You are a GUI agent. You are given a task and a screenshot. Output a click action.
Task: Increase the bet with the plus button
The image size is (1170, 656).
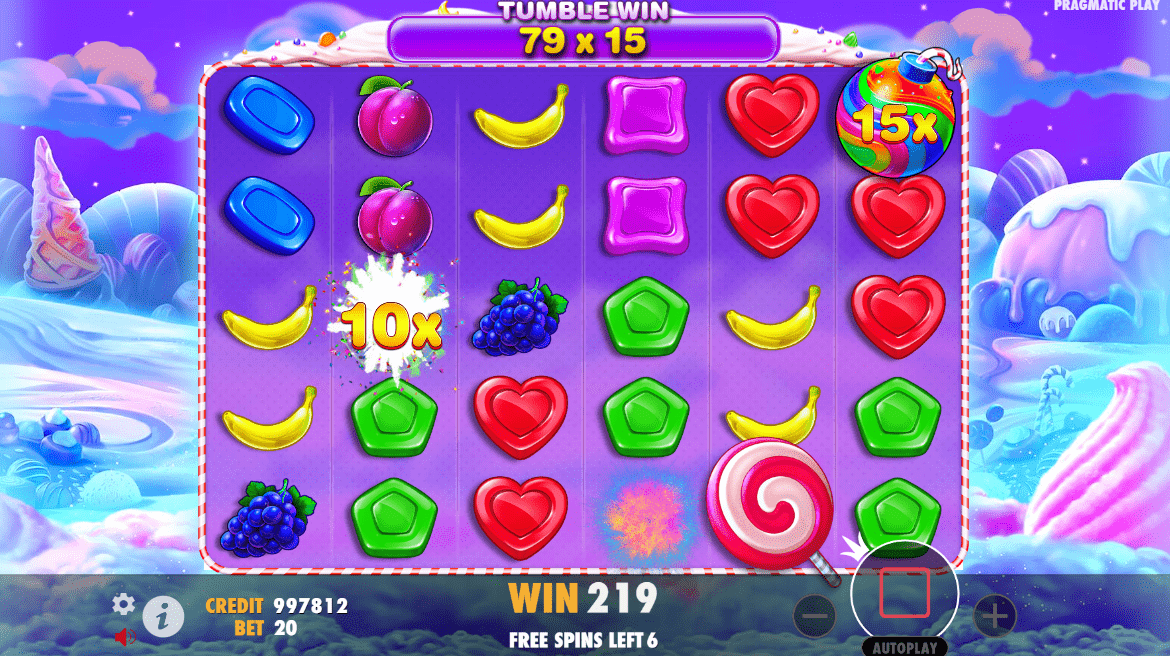coord(995,616)
